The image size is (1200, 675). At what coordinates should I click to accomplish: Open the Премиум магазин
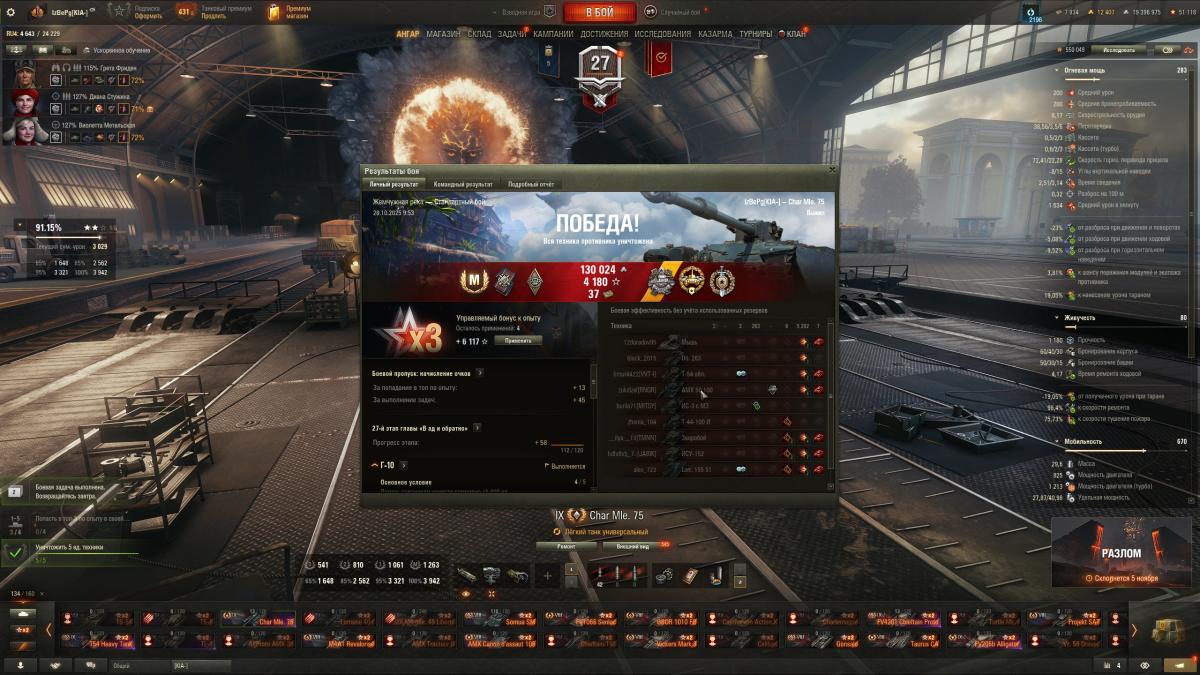[288, 12]
